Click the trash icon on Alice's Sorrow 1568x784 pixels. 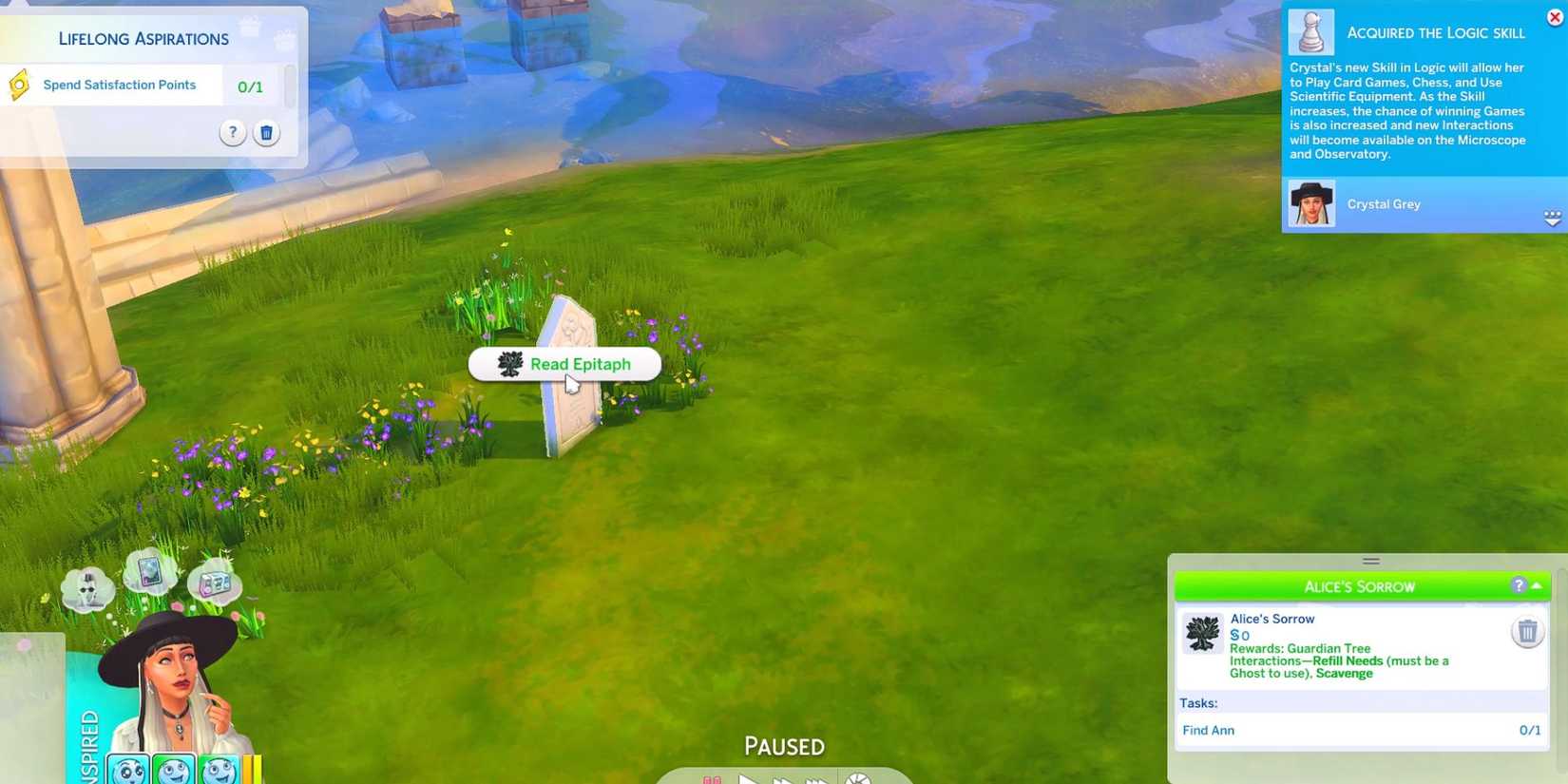[x=1527, y=630]
